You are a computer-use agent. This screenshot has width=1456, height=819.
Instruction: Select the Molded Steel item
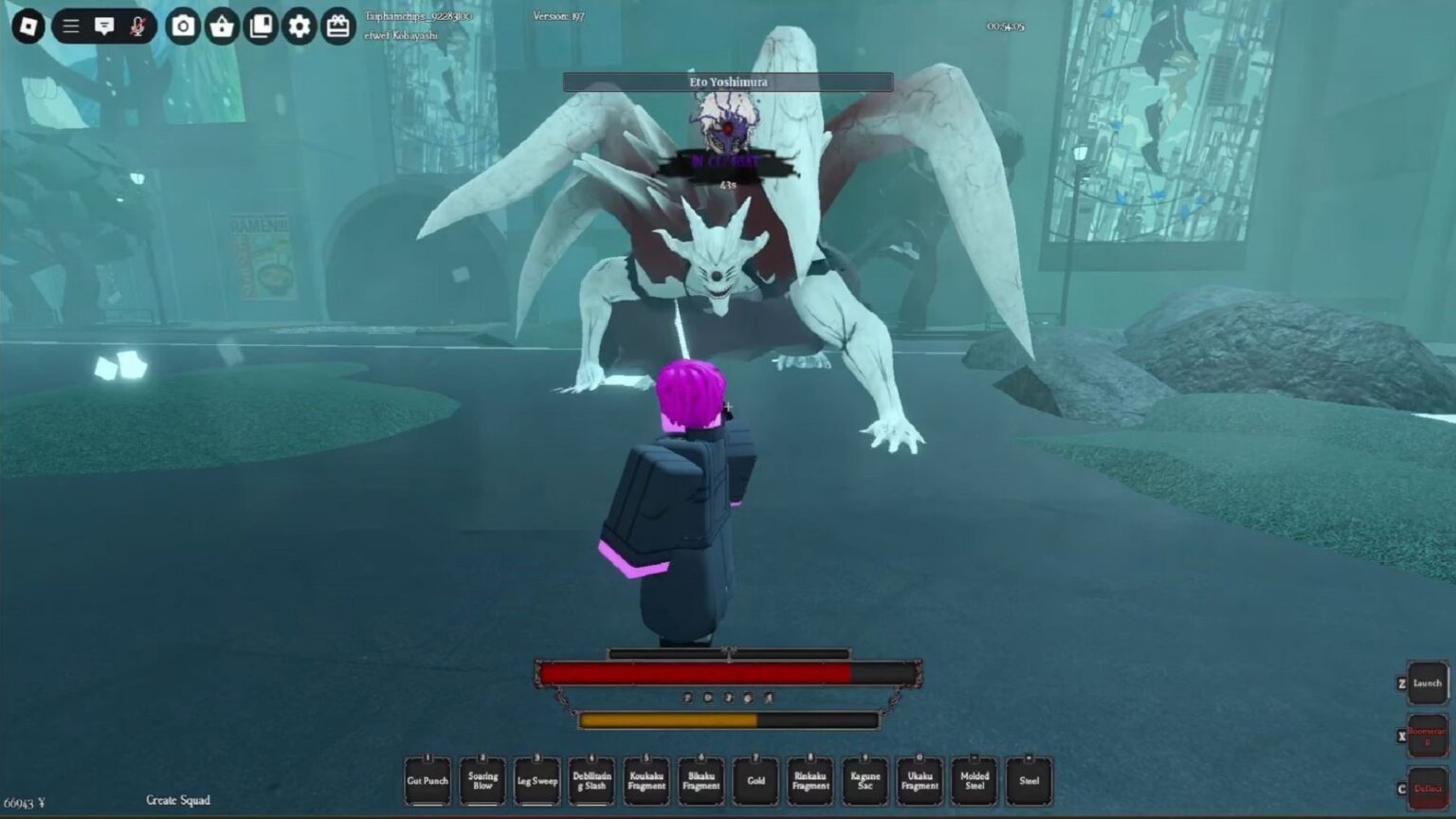974,780
